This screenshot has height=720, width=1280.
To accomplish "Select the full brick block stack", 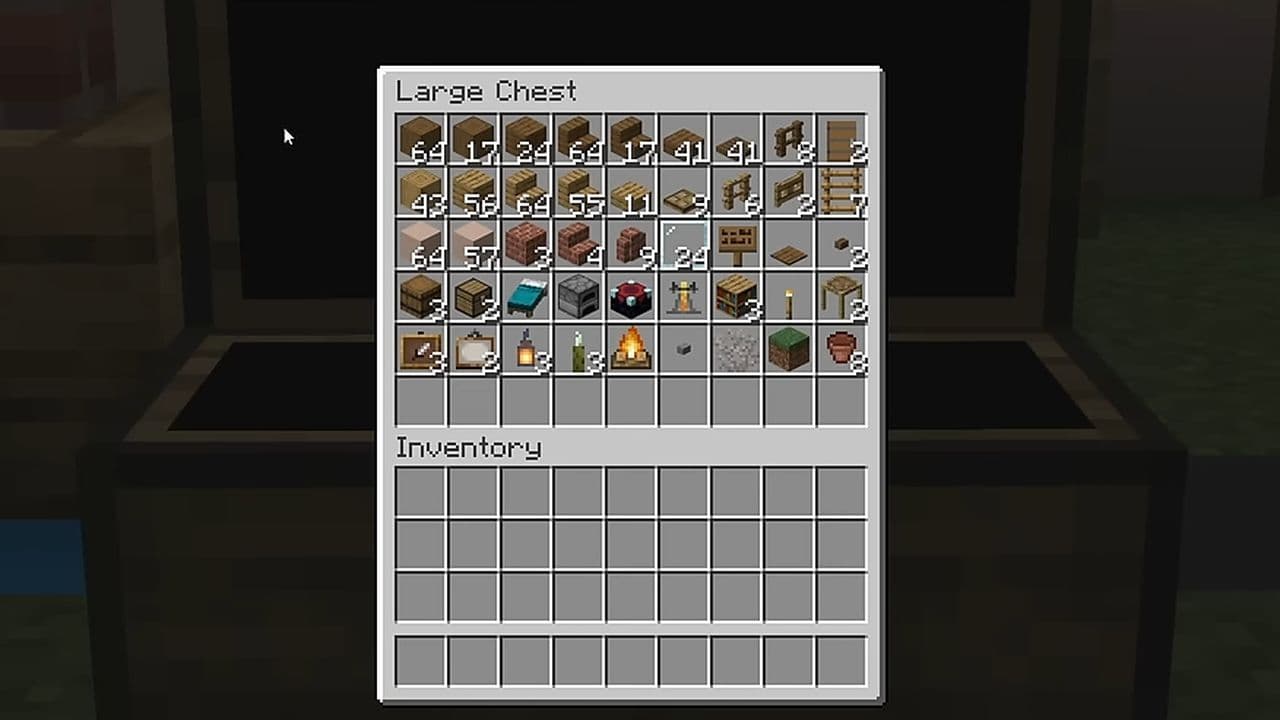I will coord(526,244).
